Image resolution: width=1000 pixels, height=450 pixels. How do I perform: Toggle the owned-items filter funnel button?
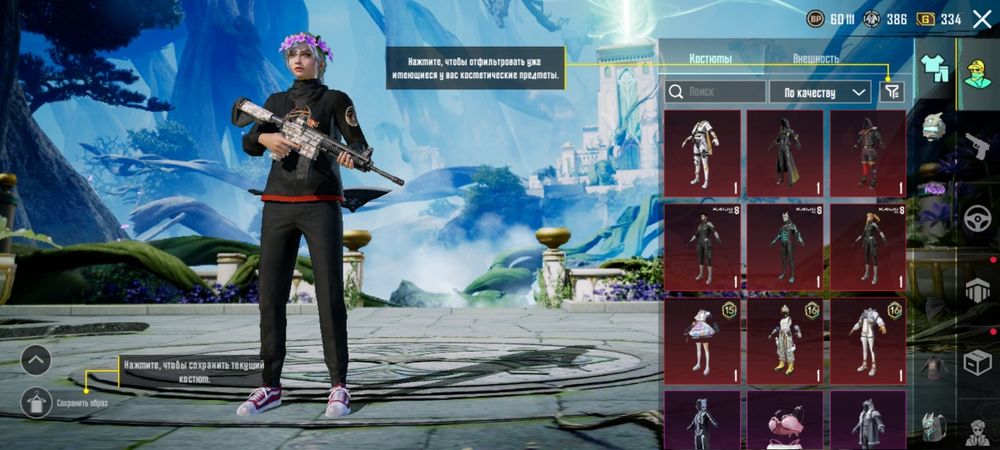(892, 92)
